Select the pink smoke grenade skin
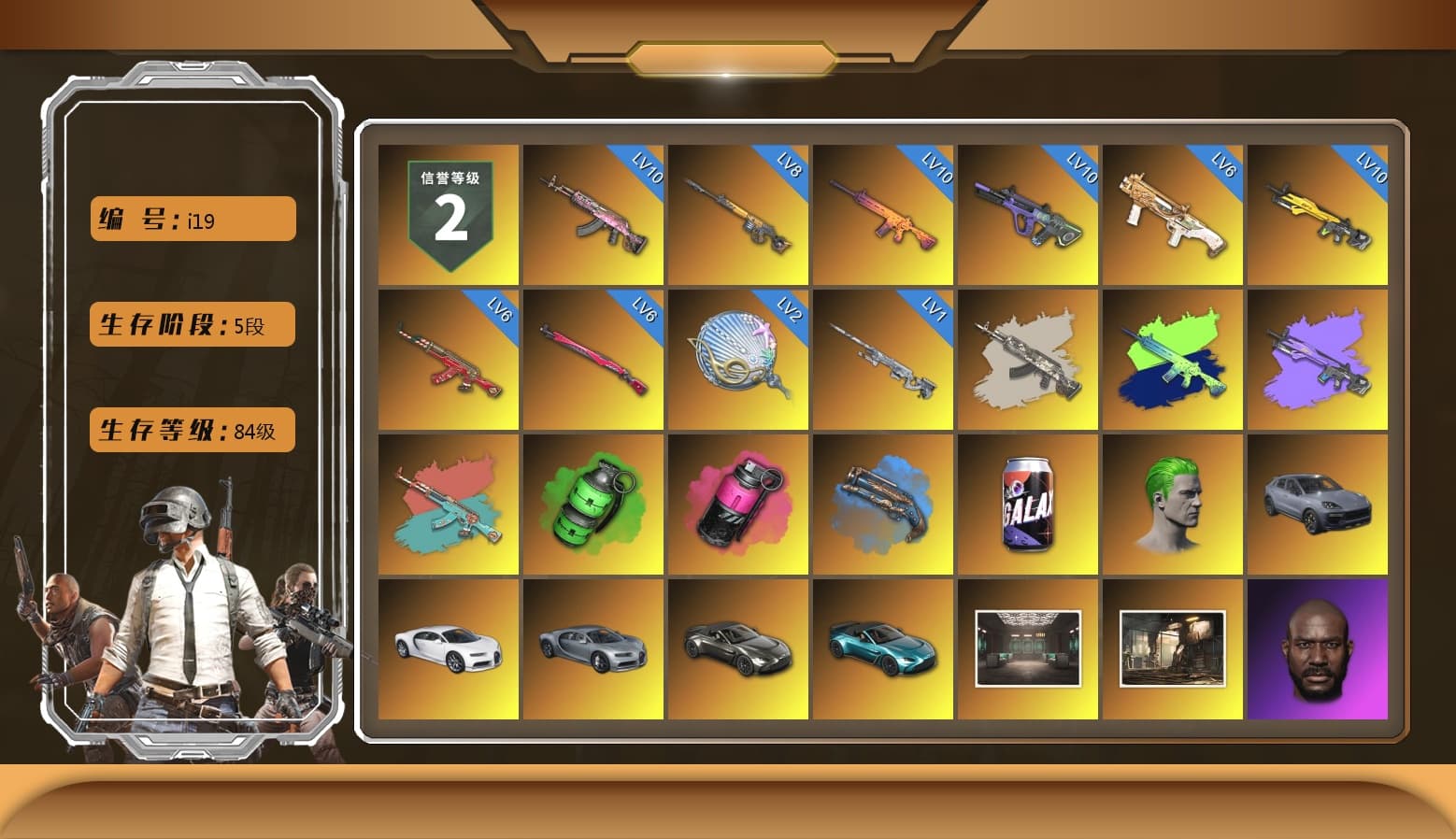 (737, 505)
